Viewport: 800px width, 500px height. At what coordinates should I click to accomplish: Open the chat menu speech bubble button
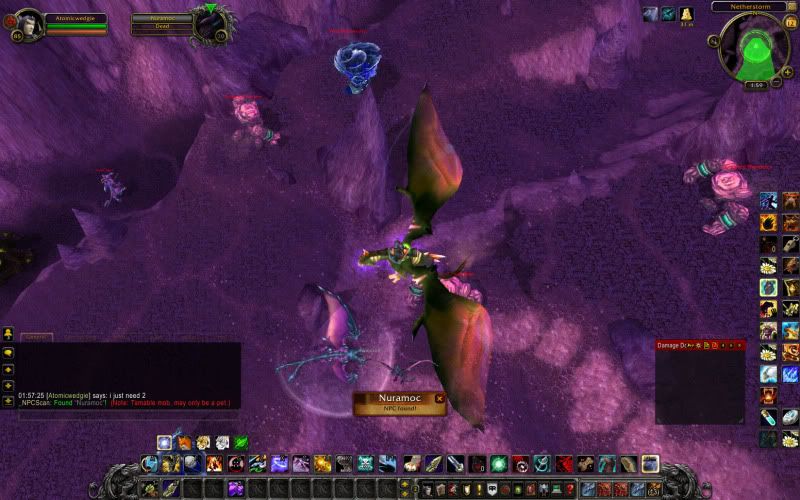(x=8, y=353)
